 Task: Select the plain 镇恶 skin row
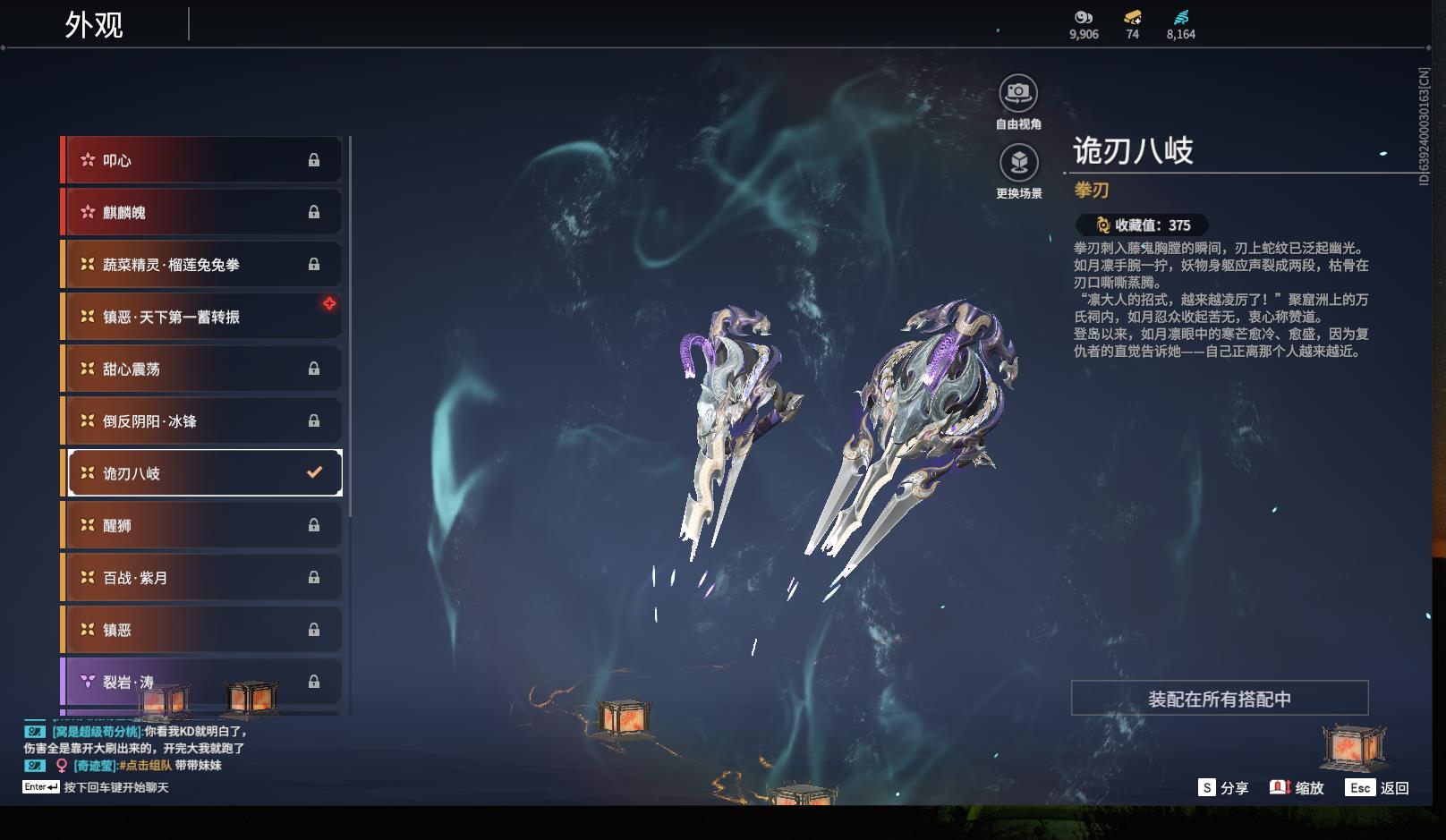201,630
